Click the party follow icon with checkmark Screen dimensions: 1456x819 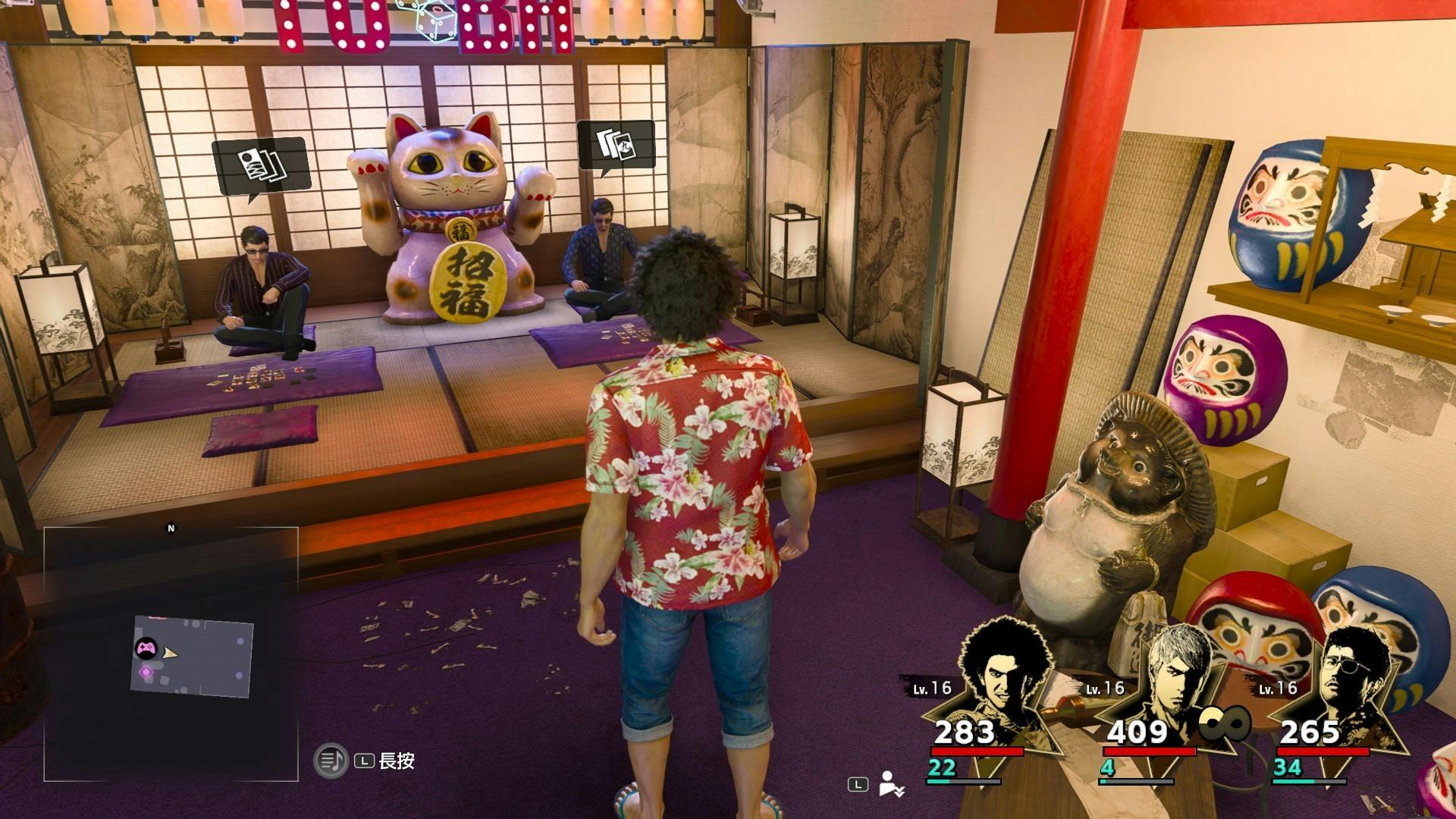[890, 784]
